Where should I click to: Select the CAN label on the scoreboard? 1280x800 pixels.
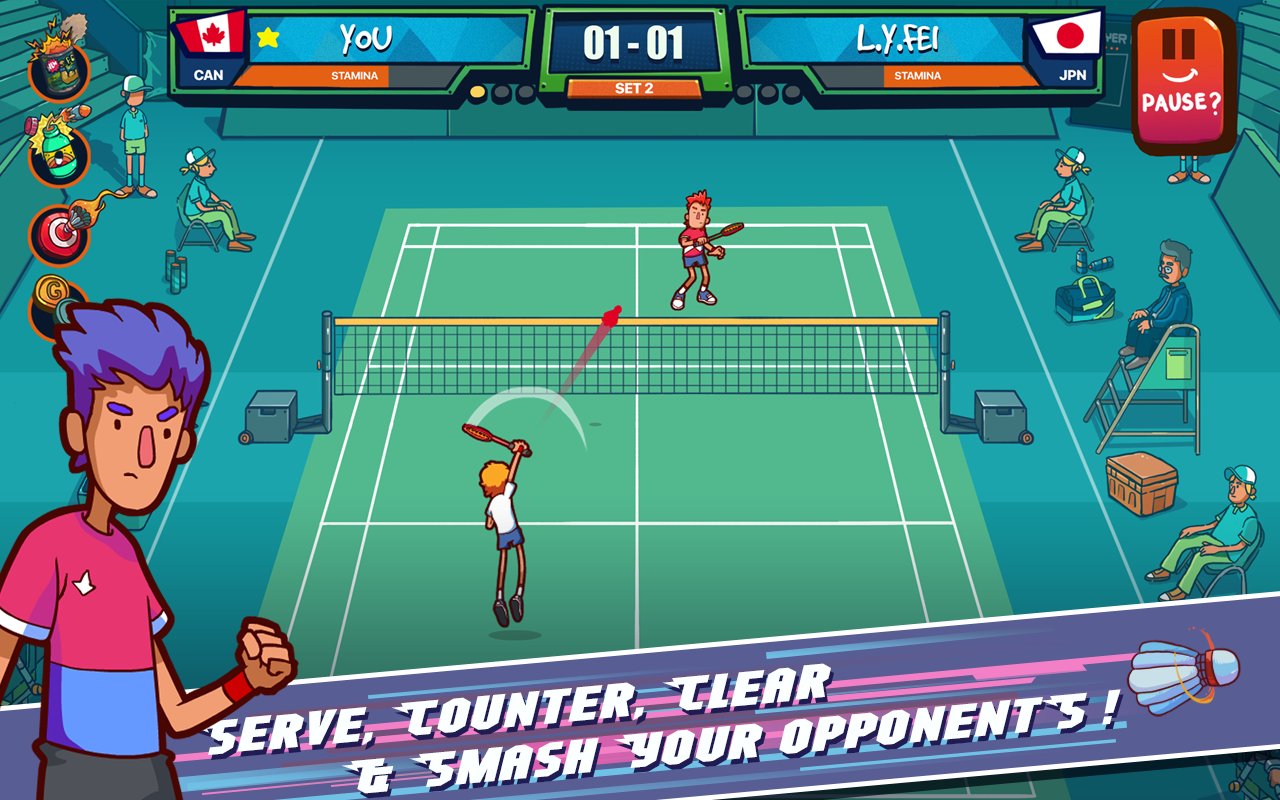207,72
